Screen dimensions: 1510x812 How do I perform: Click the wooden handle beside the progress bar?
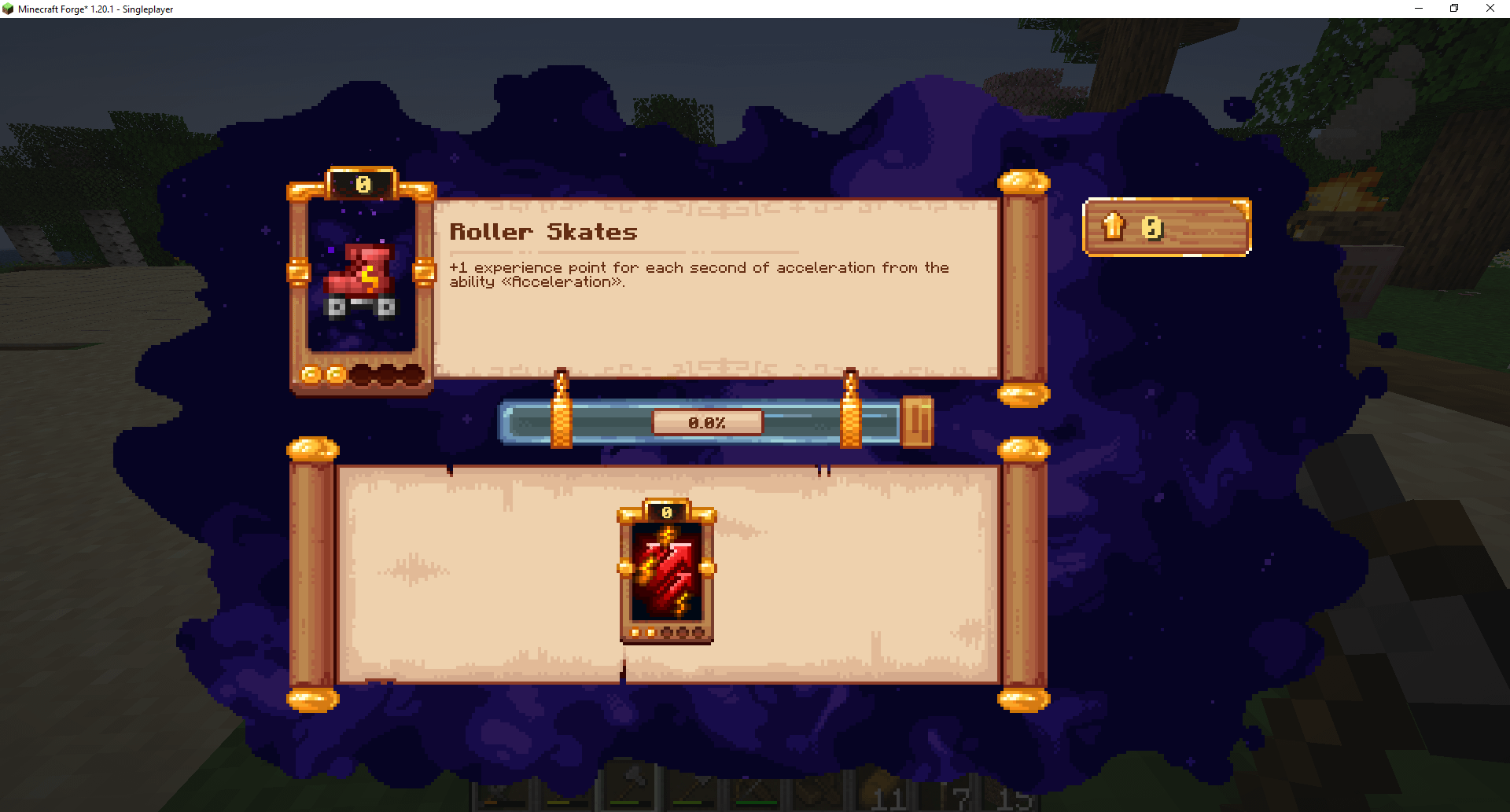tap(917, 422)
